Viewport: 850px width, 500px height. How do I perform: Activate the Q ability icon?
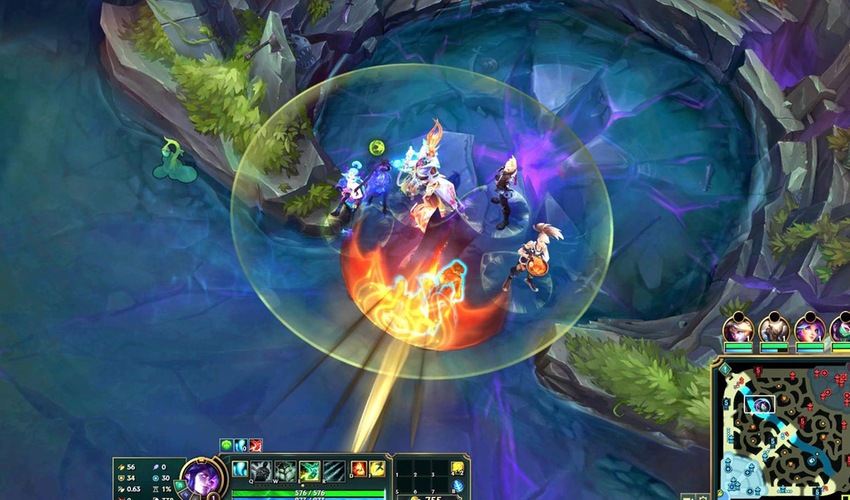coord(261,470)
